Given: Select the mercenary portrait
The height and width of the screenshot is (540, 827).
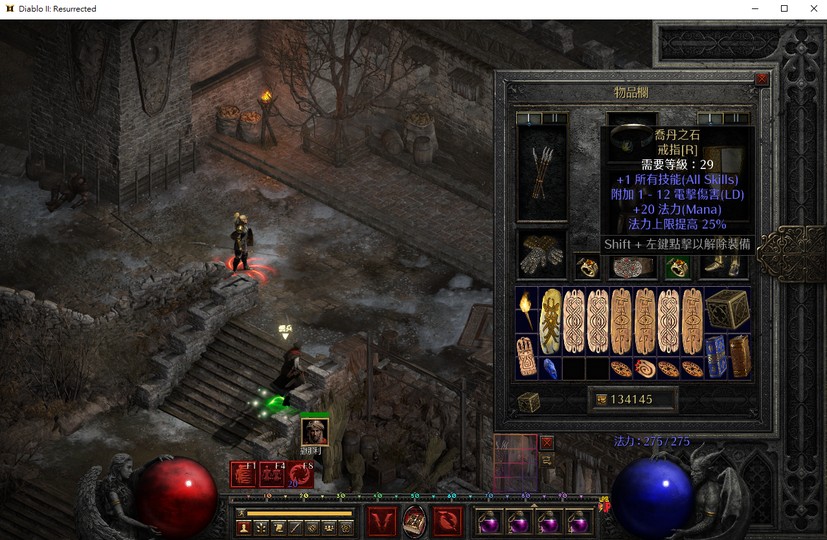Looking at the screenshot, I should pyautogui.click(x=315, y=431).
